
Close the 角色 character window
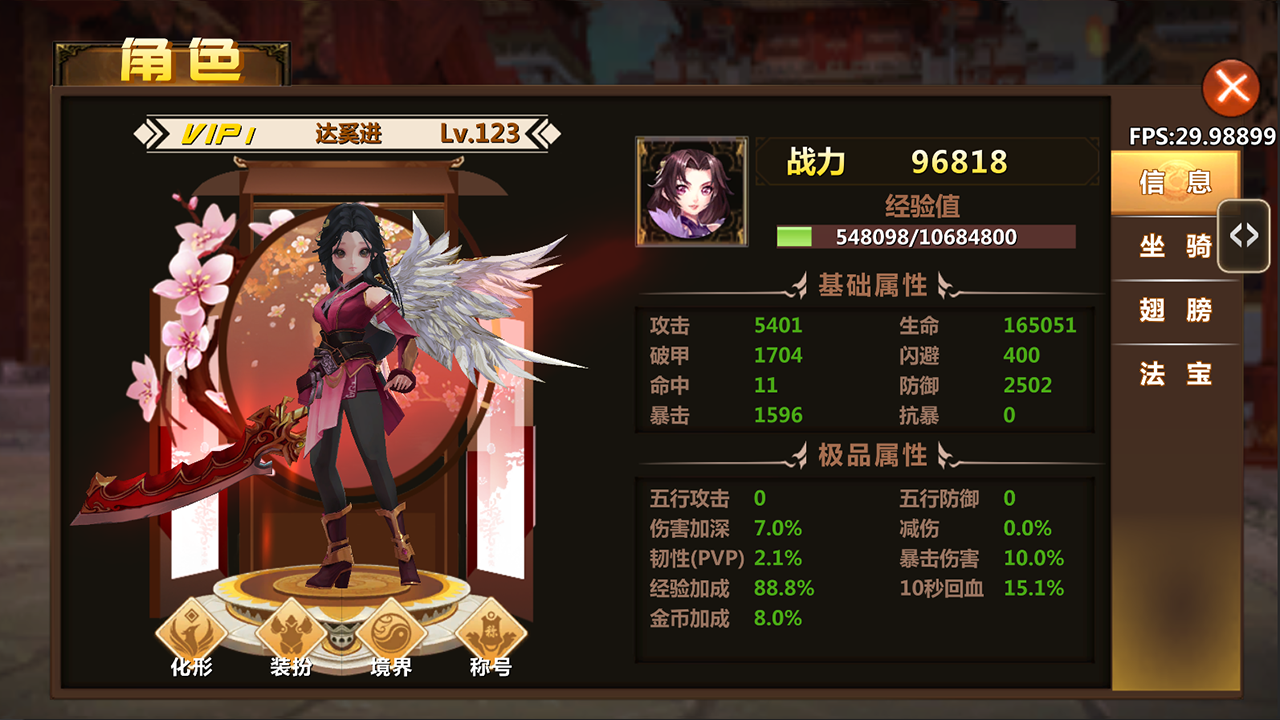point(1229,88)
